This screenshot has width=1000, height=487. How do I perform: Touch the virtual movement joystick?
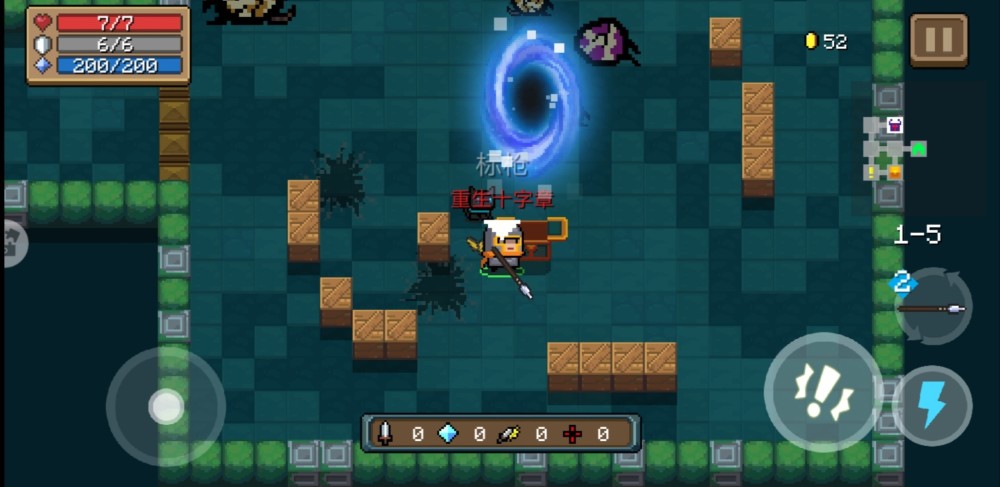click(165, 406)
